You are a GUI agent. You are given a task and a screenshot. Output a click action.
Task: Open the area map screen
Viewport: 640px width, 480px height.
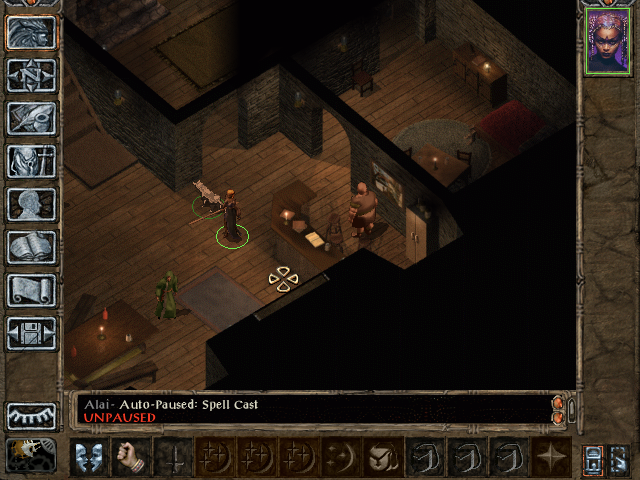pyautogui.click(x=31, y=74)
